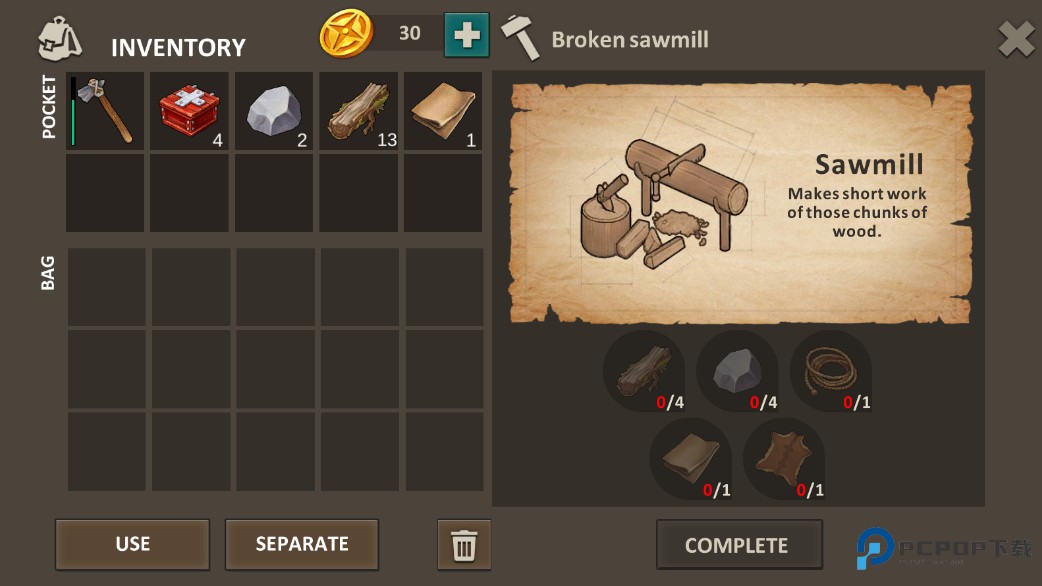Screen dimensions: 1042x586
Task: Choose the limestone rock inventory slot
Action: point(274,111)
